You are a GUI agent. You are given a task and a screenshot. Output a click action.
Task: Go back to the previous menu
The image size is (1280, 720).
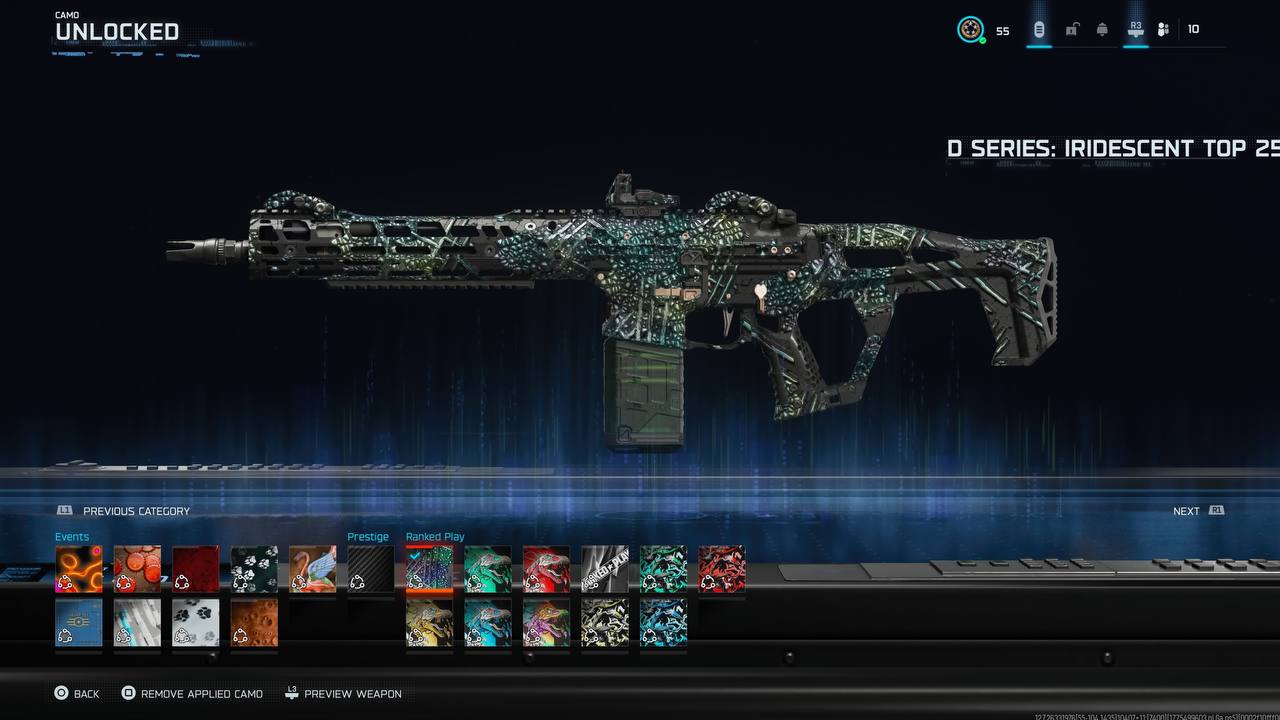(x=76, y=693)
